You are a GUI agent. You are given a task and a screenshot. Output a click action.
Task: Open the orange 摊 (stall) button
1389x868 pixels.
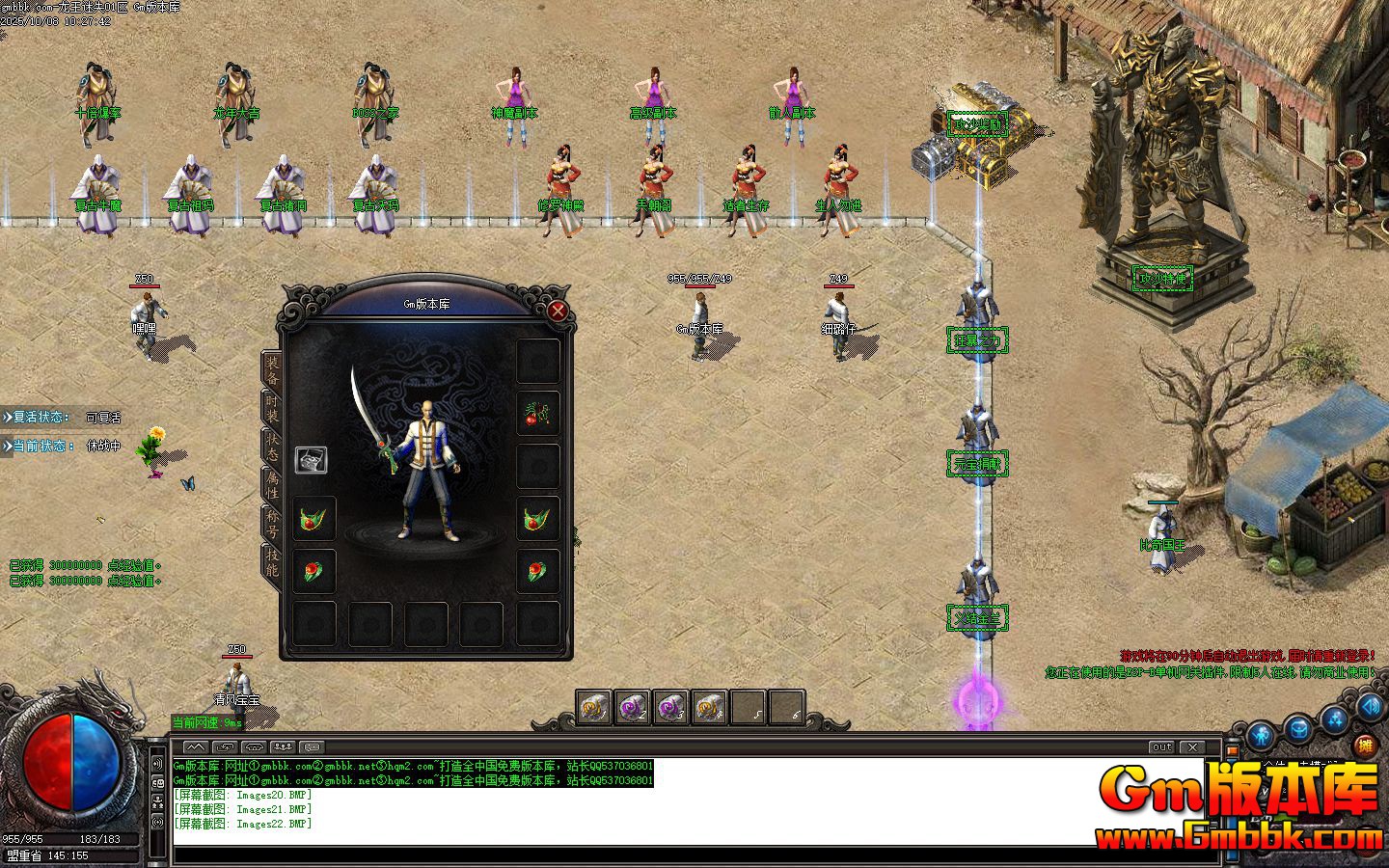pos(1364,745)
